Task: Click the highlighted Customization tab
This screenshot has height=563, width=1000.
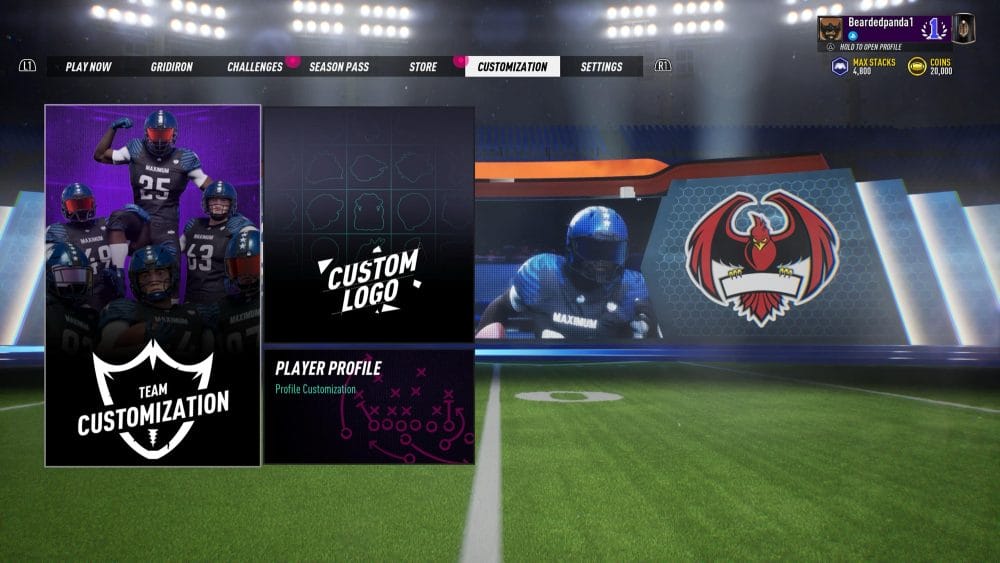Action: point(512,67)
